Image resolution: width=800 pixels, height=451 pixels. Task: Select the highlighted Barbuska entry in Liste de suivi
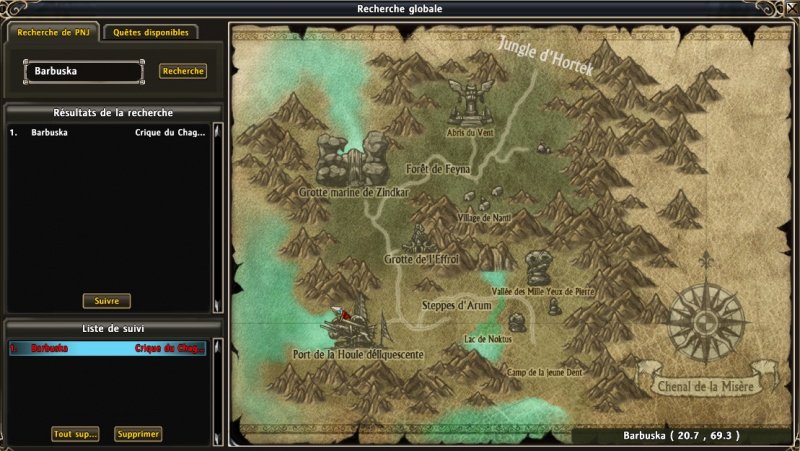point(108,348)
